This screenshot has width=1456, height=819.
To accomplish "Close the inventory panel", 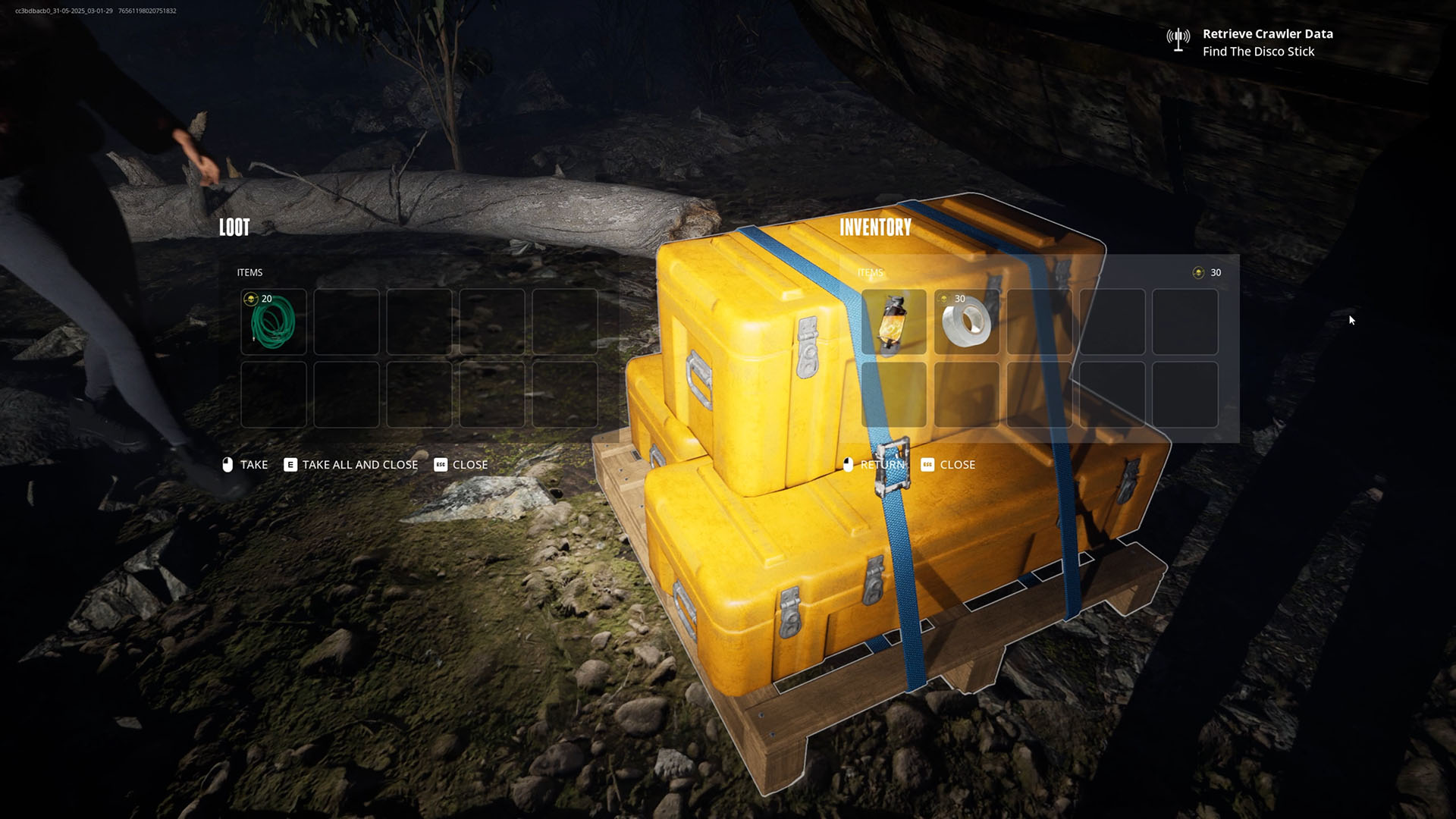I will tap(948, 465).
